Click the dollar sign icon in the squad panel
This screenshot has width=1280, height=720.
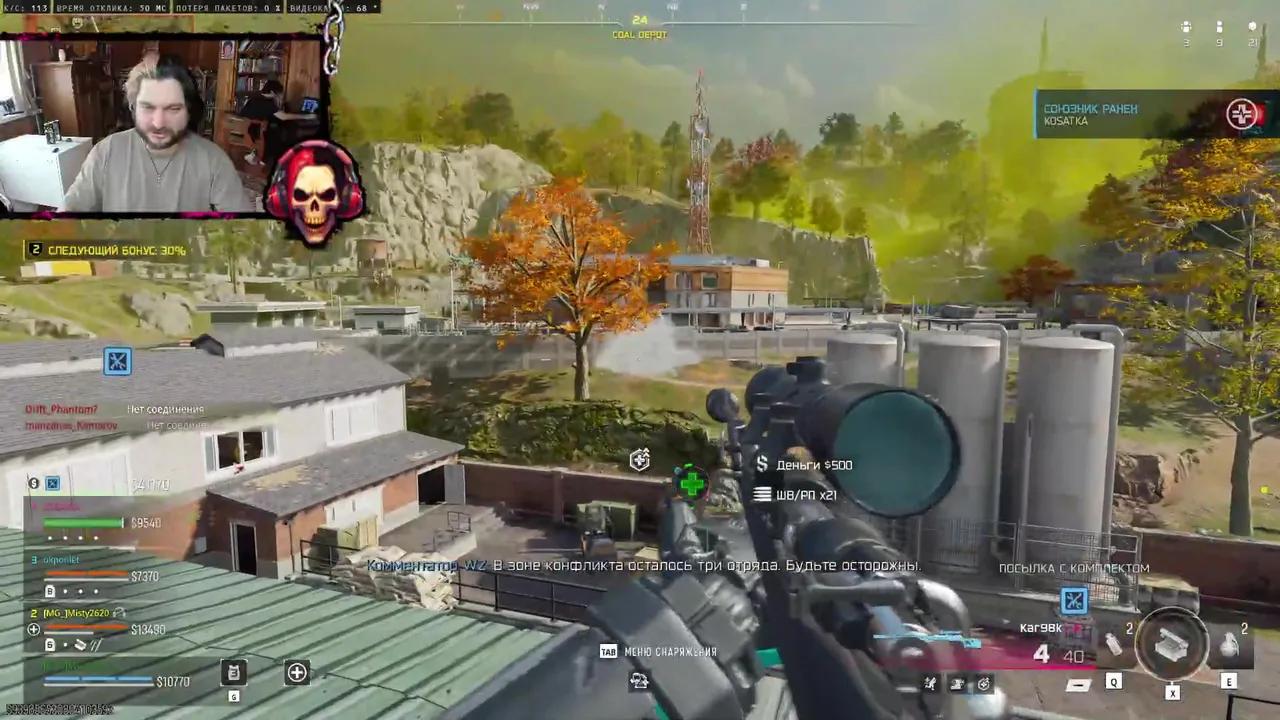(33, 483)
